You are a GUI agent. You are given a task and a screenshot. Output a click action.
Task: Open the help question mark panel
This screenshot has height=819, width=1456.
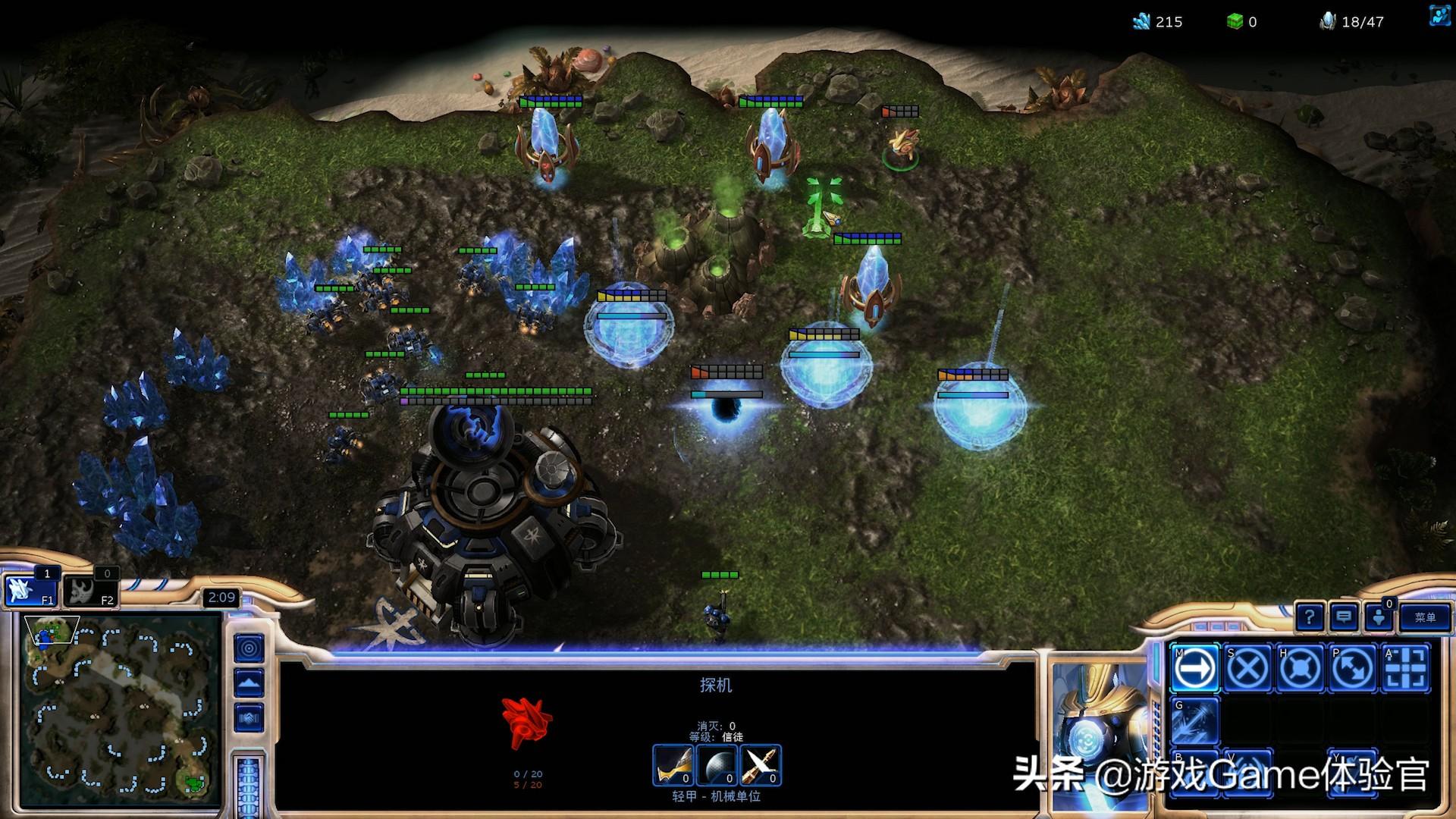pyautogui.click(x=1310, y=617)
